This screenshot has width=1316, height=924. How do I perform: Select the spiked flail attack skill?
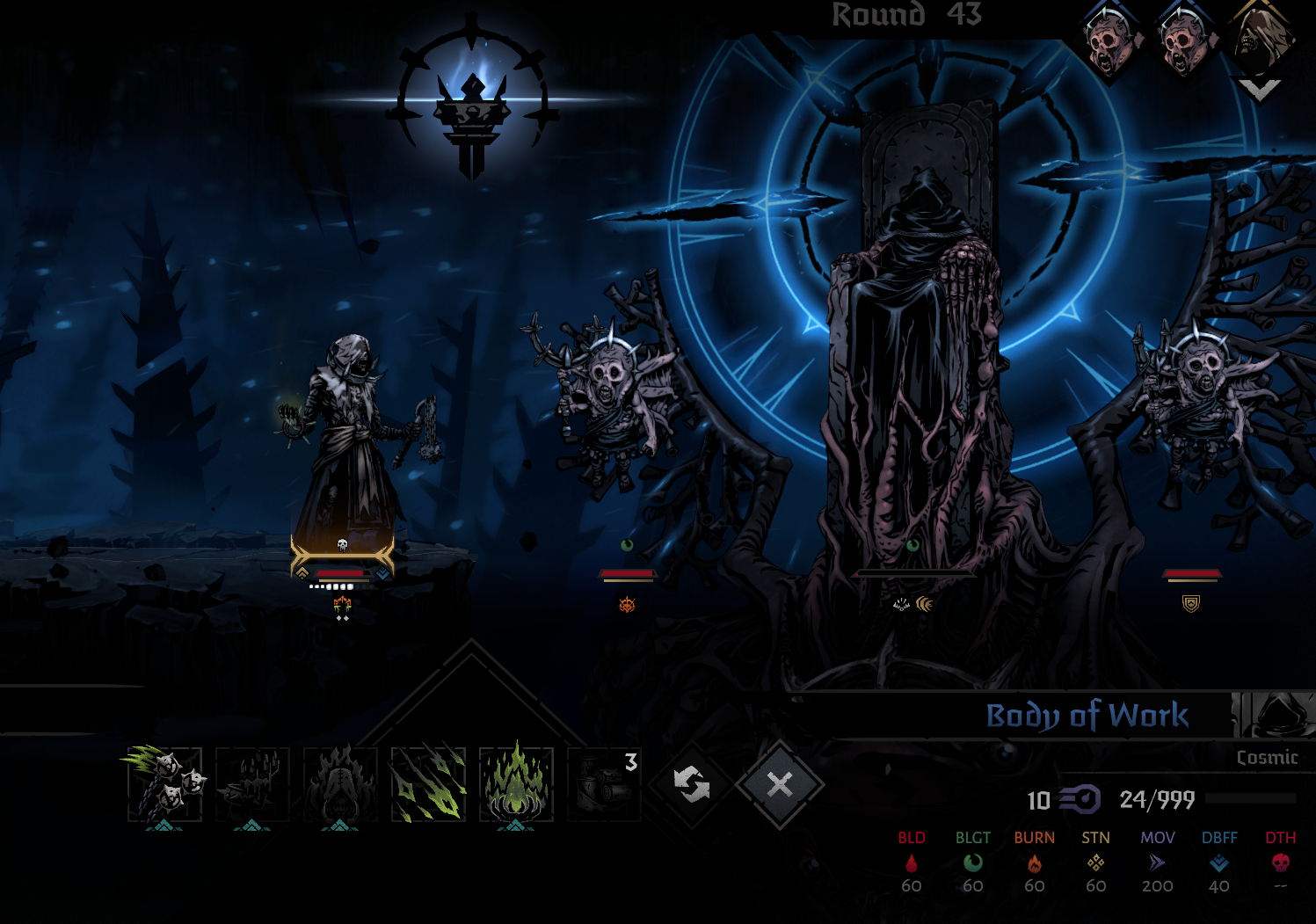tap(164, 784)
